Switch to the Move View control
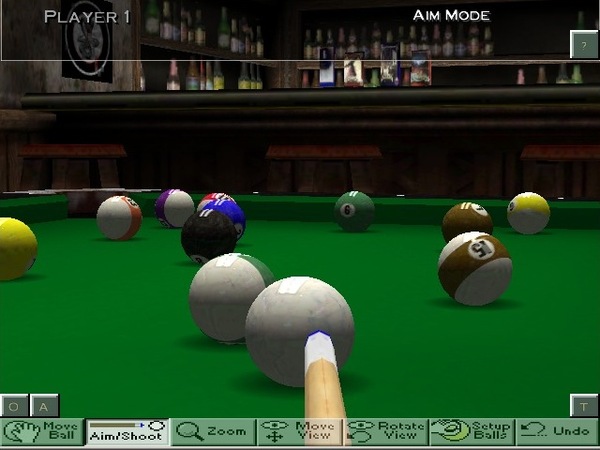The image size is (600, 450). pyautogui.click(x=299, y=432)
